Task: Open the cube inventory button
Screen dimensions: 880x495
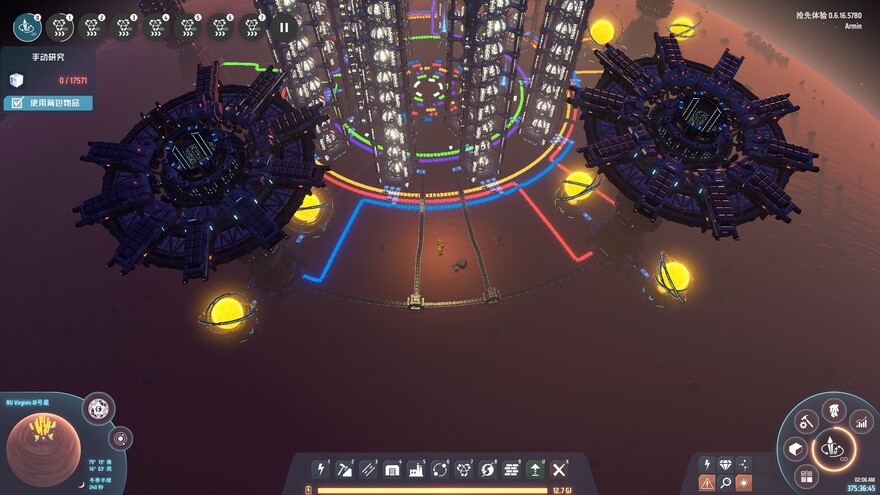Action: coord(796,449)
